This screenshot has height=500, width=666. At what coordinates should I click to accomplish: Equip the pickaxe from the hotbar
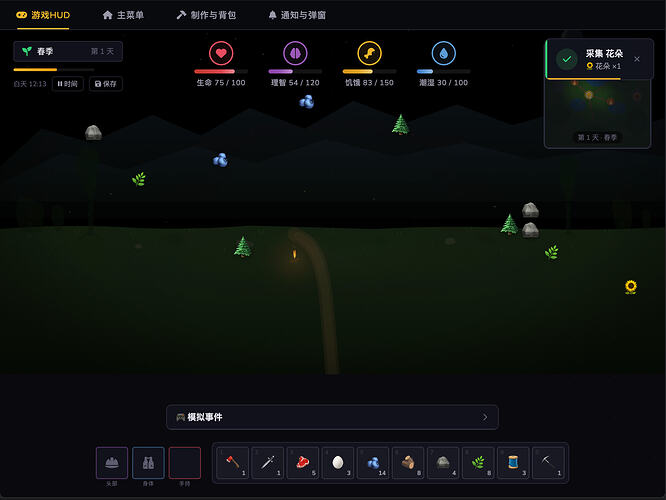coord(548,463)
